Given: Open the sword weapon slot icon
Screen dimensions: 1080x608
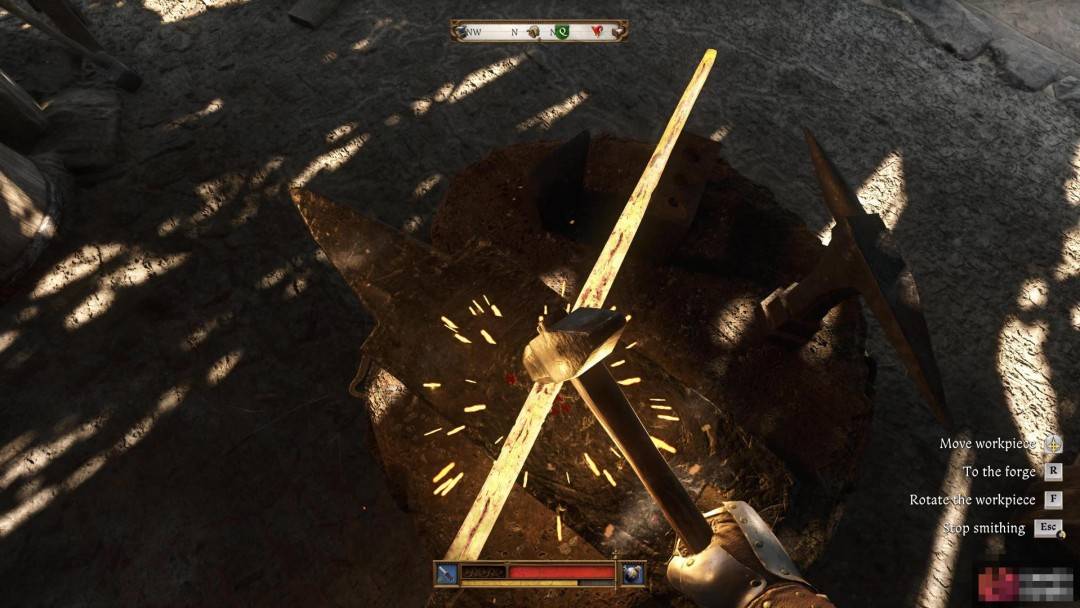Looking at the screenshot, I should tap(446, 574).
